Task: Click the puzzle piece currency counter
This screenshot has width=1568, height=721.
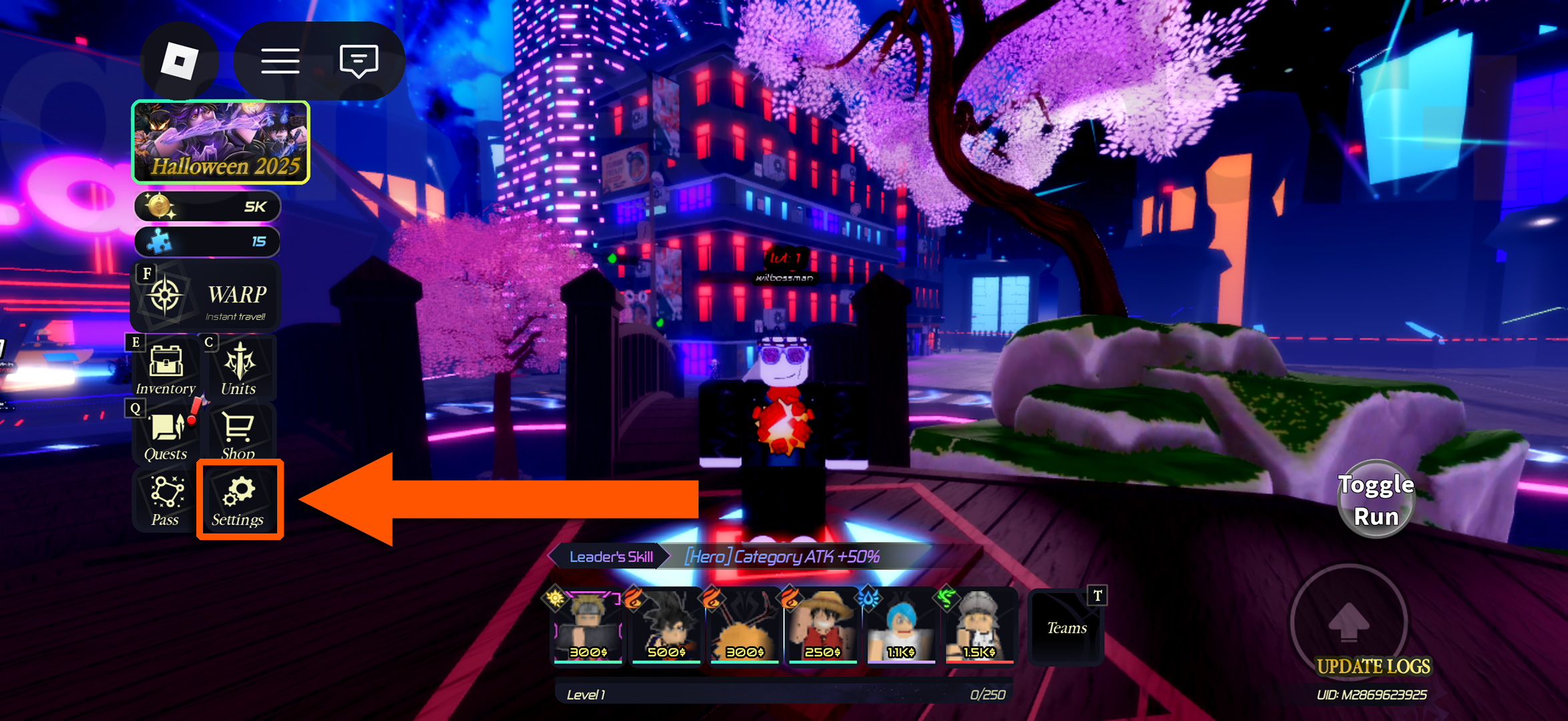Action: 206,241
